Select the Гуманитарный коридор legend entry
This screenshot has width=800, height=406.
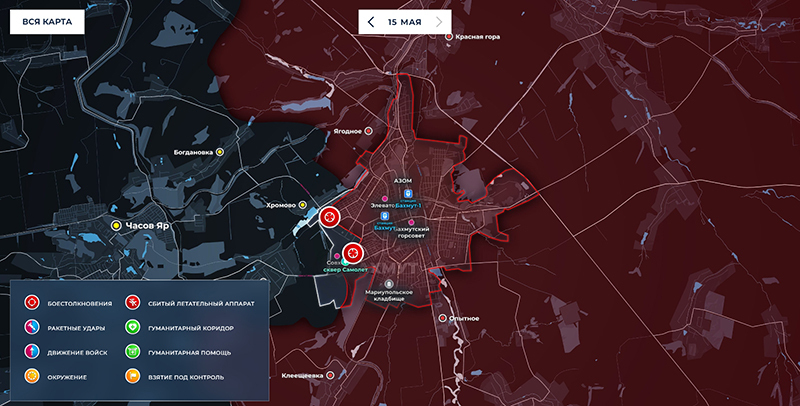coord(132,327)
